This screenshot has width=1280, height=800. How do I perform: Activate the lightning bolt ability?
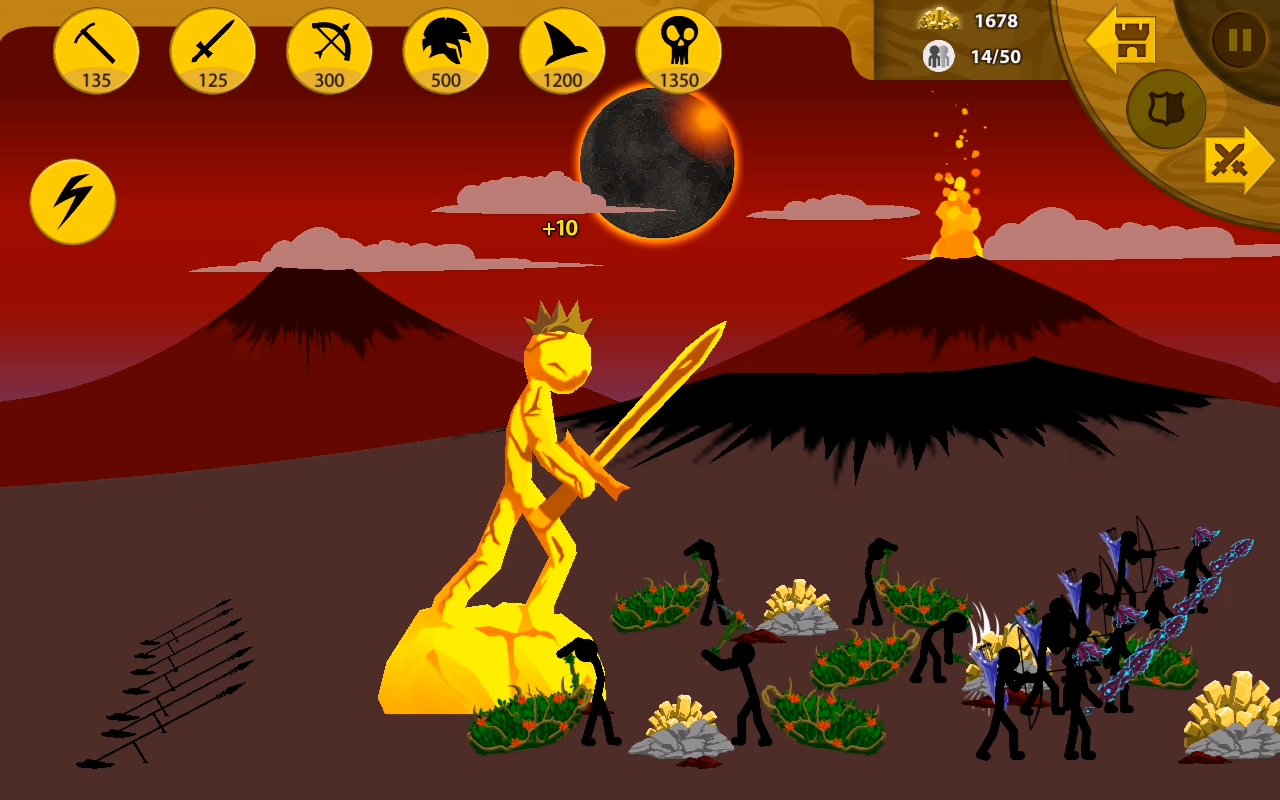(73, 202)
